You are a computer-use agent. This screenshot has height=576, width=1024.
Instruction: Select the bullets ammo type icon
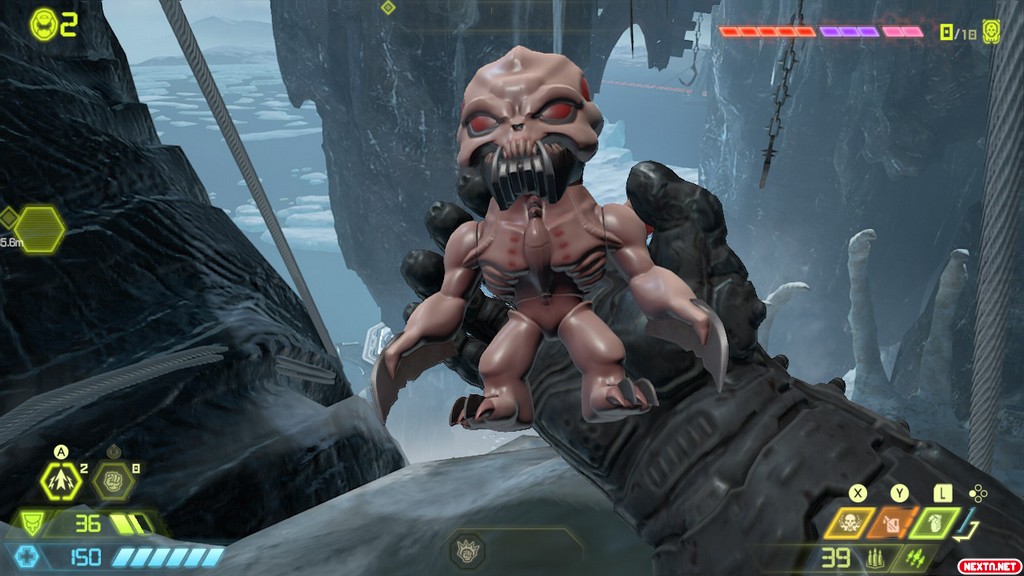pyautogui.click(x=874, y=558)
